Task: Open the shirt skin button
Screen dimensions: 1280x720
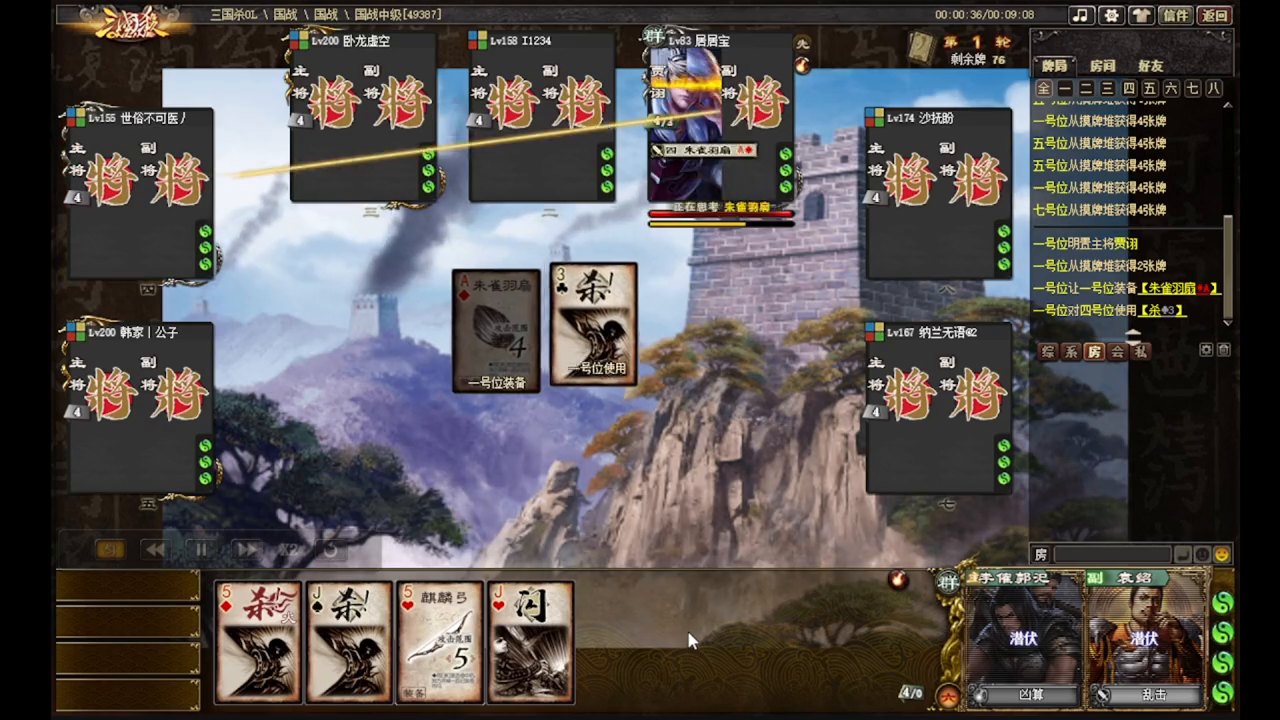Action: click(1141, 15)
